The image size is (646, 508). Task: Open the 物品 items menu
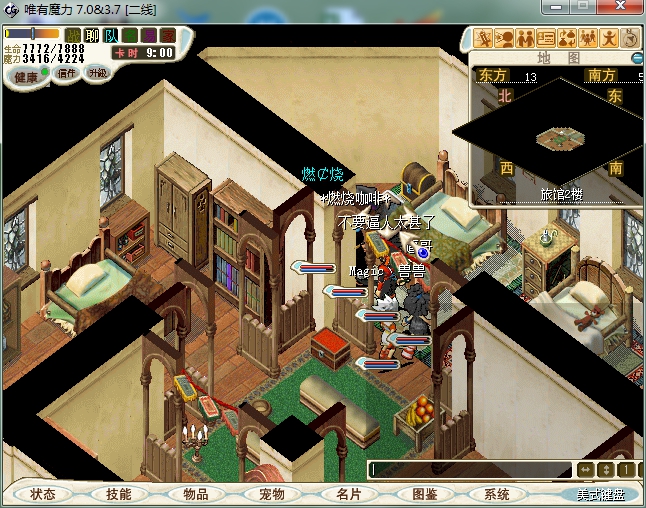(195, 494)
